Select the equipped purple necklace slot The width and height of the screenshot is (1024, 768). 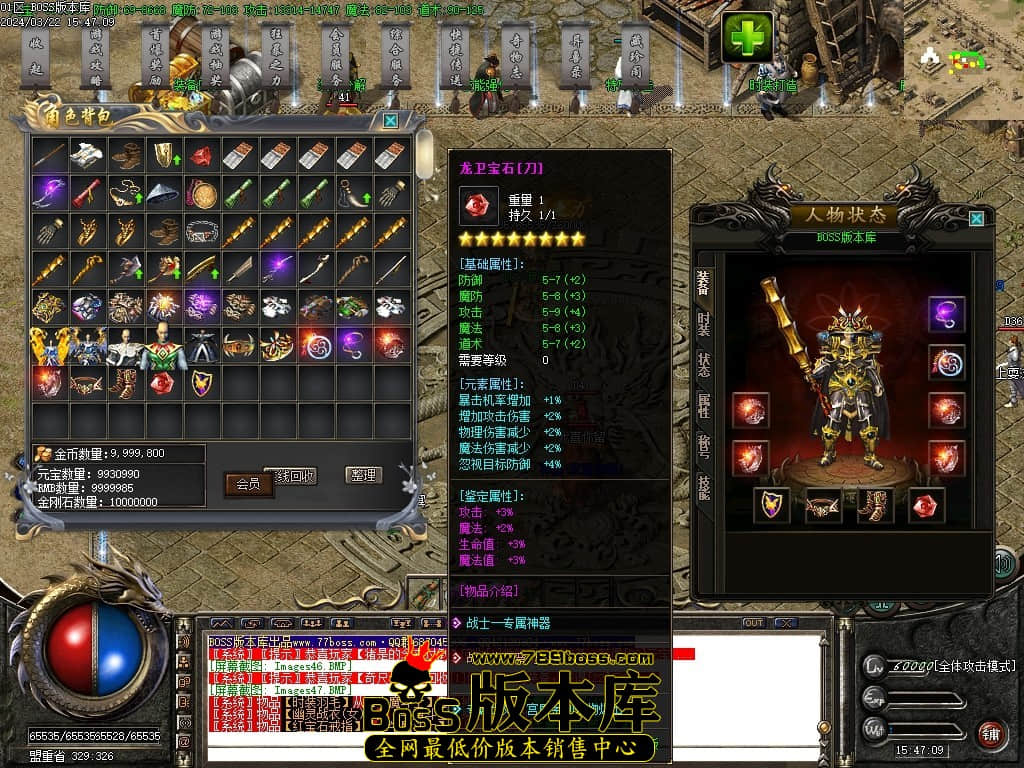tap(946, 314)
